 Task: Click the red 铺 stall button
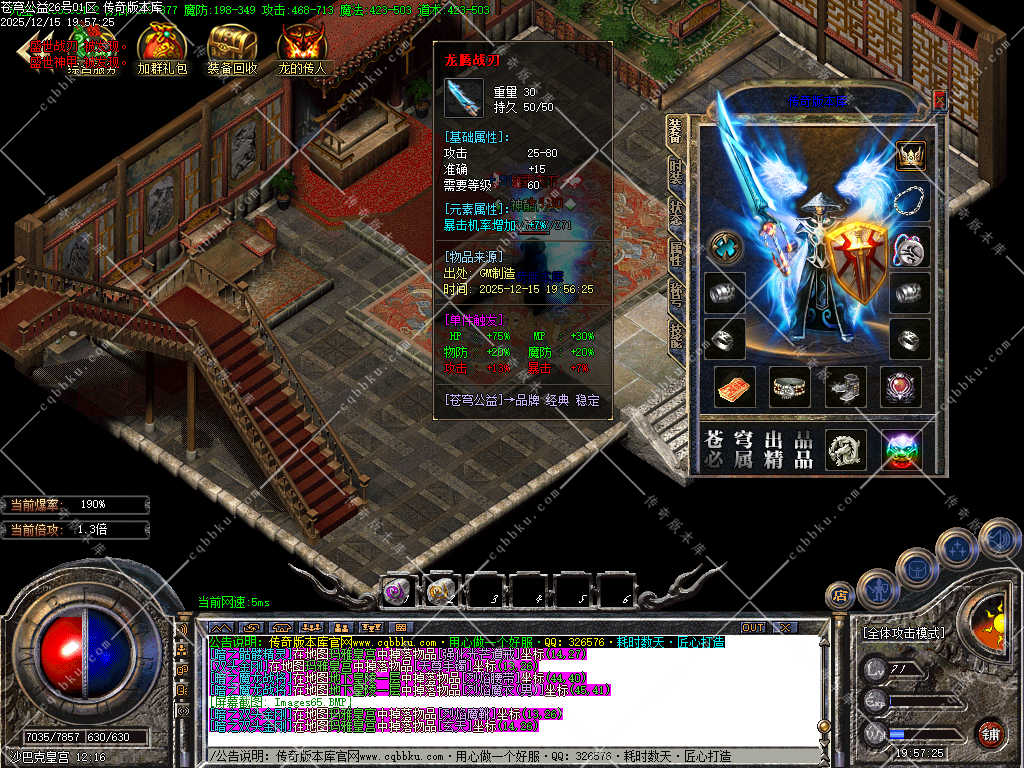pyautogui.click(x=990, y=734)
